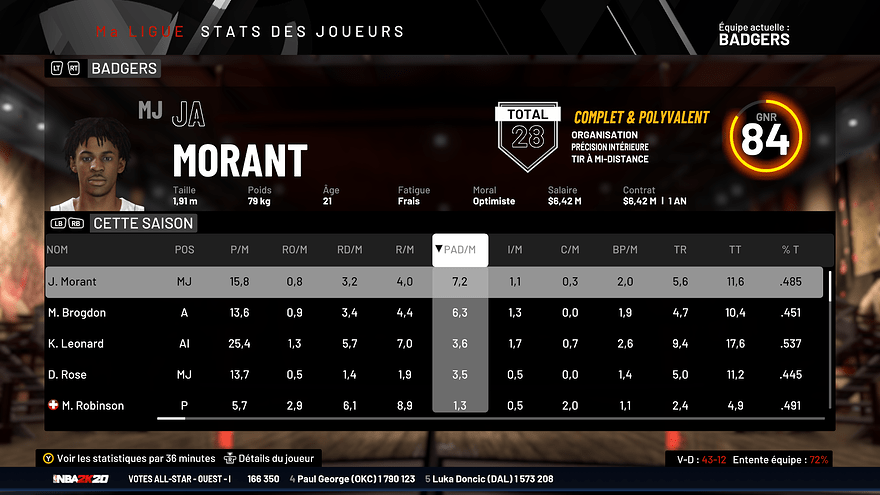Sort by the RO/M column header
Screen dimensions: 880x495
click(x=294, y=249)
